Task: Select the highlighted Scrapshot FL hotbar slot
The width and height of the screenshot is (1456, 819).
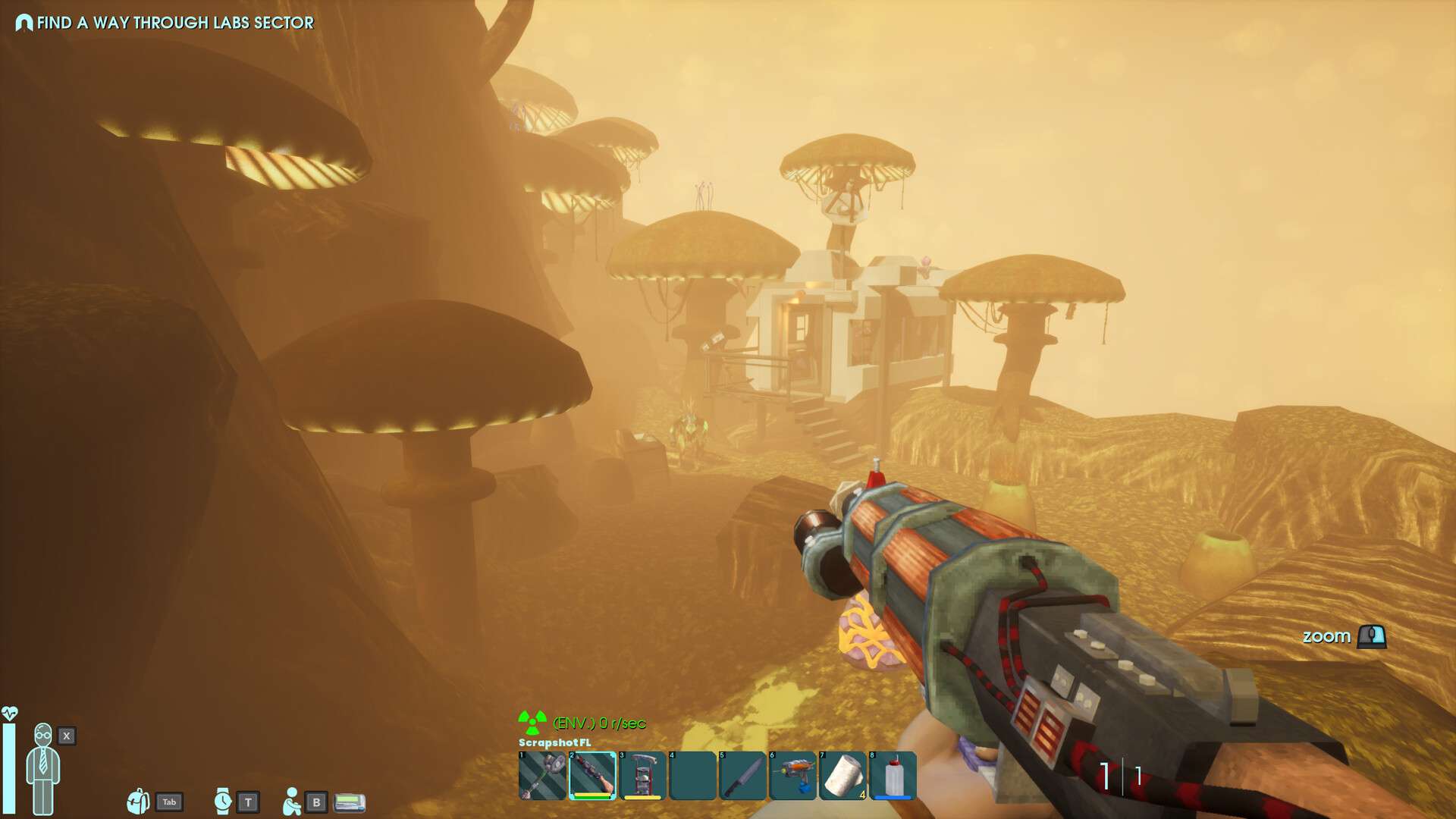Action: [x=592, y=776]
